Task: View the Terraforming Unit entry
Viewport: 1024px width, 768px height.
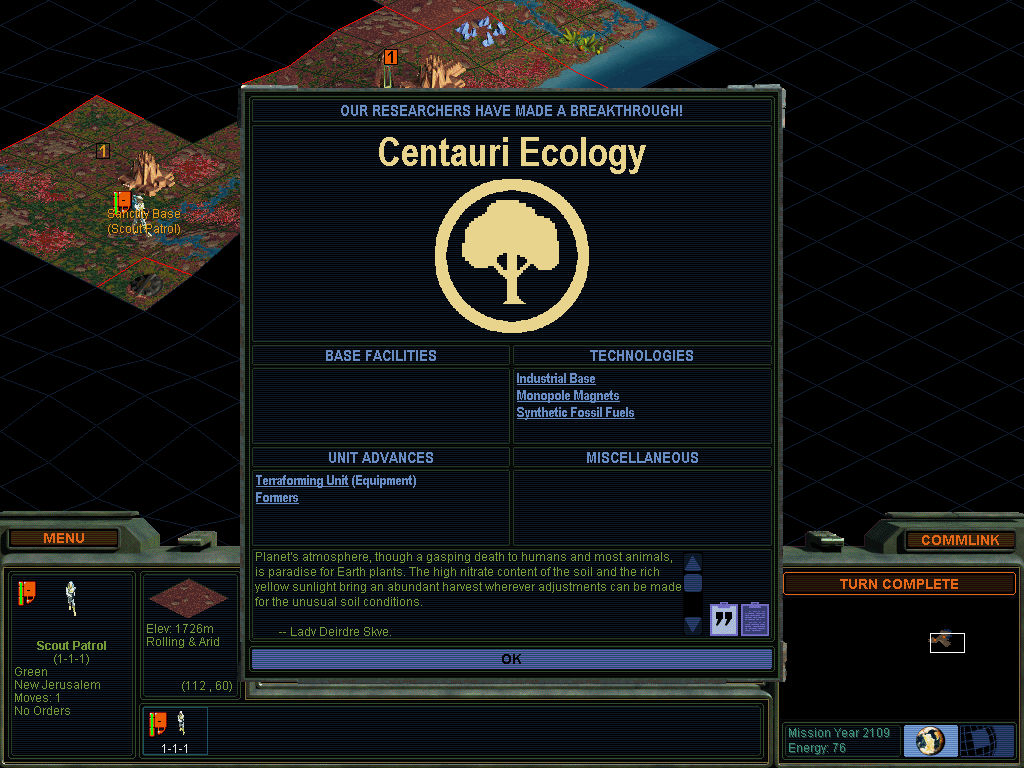Action: pos(301,481)
